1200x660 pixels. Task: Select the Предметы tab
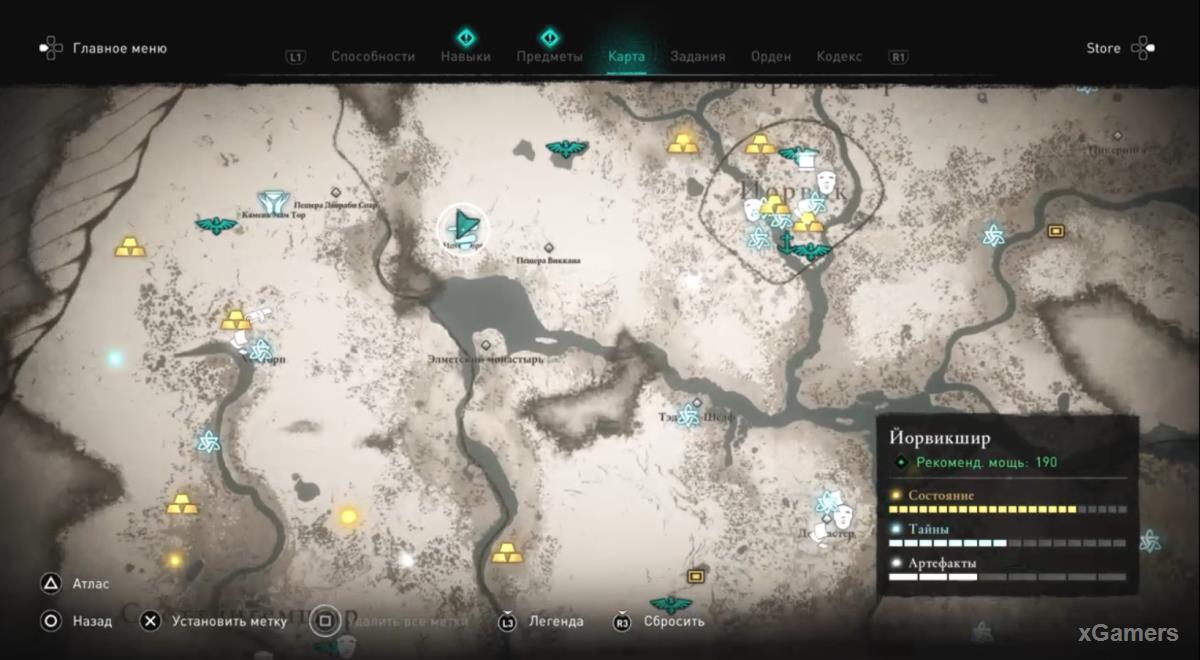click(x=549, y=57)
